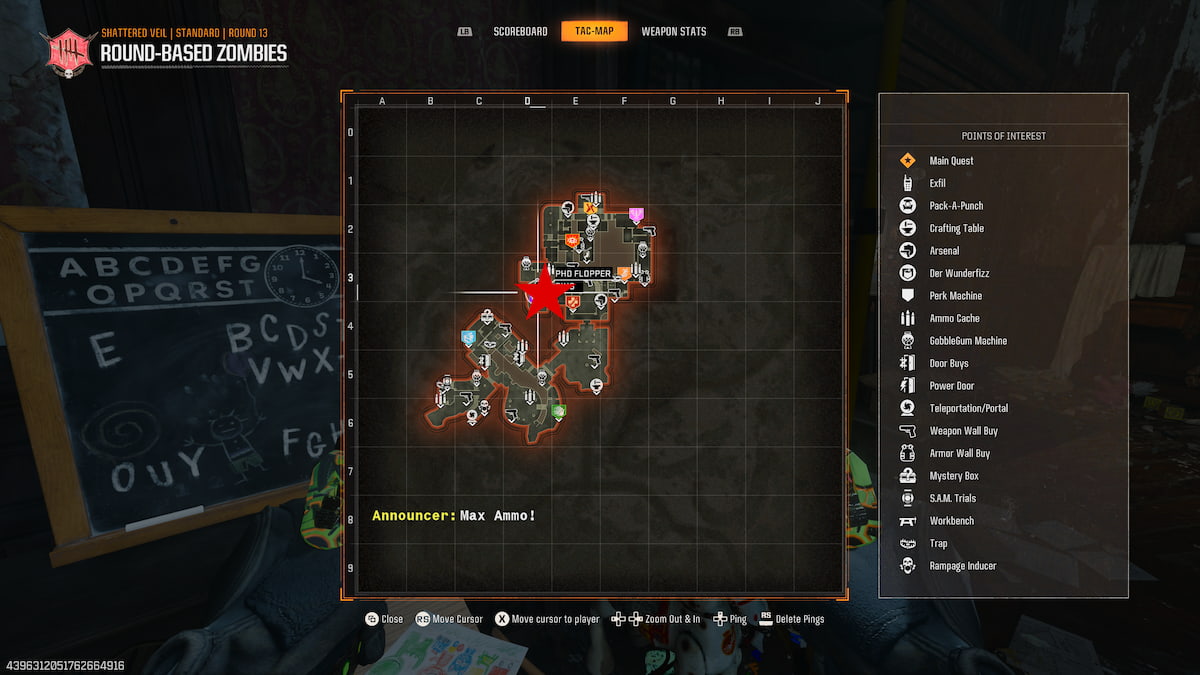Select the pink marker on the map
The height and width of the screenshot is (675, 1200).
636,214
